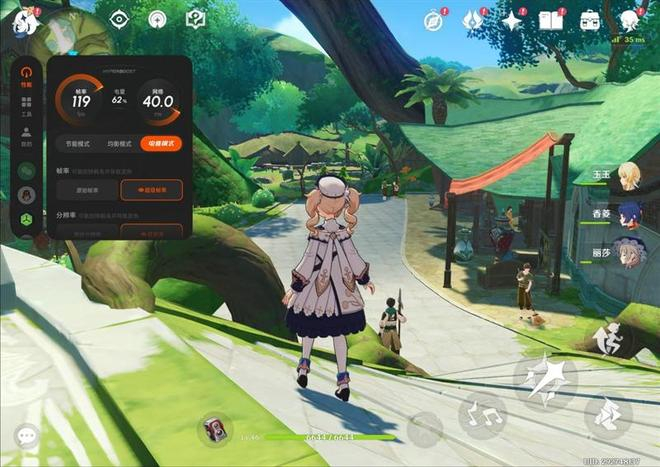Open the adventurer handbook book icon
This screenshot has height=467, width=660.
(551, 20)
